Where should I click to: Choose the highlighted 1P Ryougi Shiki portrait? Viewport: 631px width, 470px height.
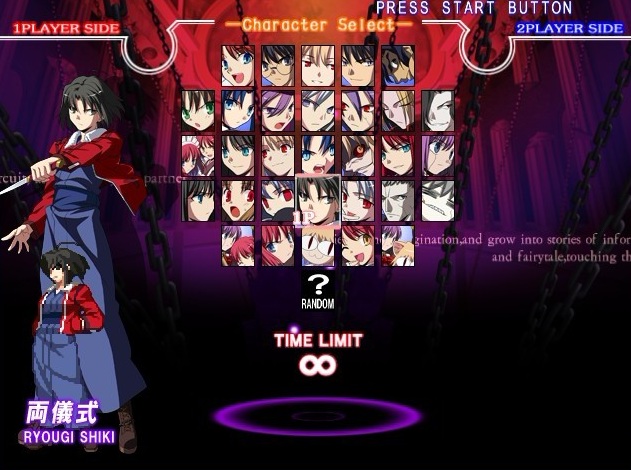[317, 200]
